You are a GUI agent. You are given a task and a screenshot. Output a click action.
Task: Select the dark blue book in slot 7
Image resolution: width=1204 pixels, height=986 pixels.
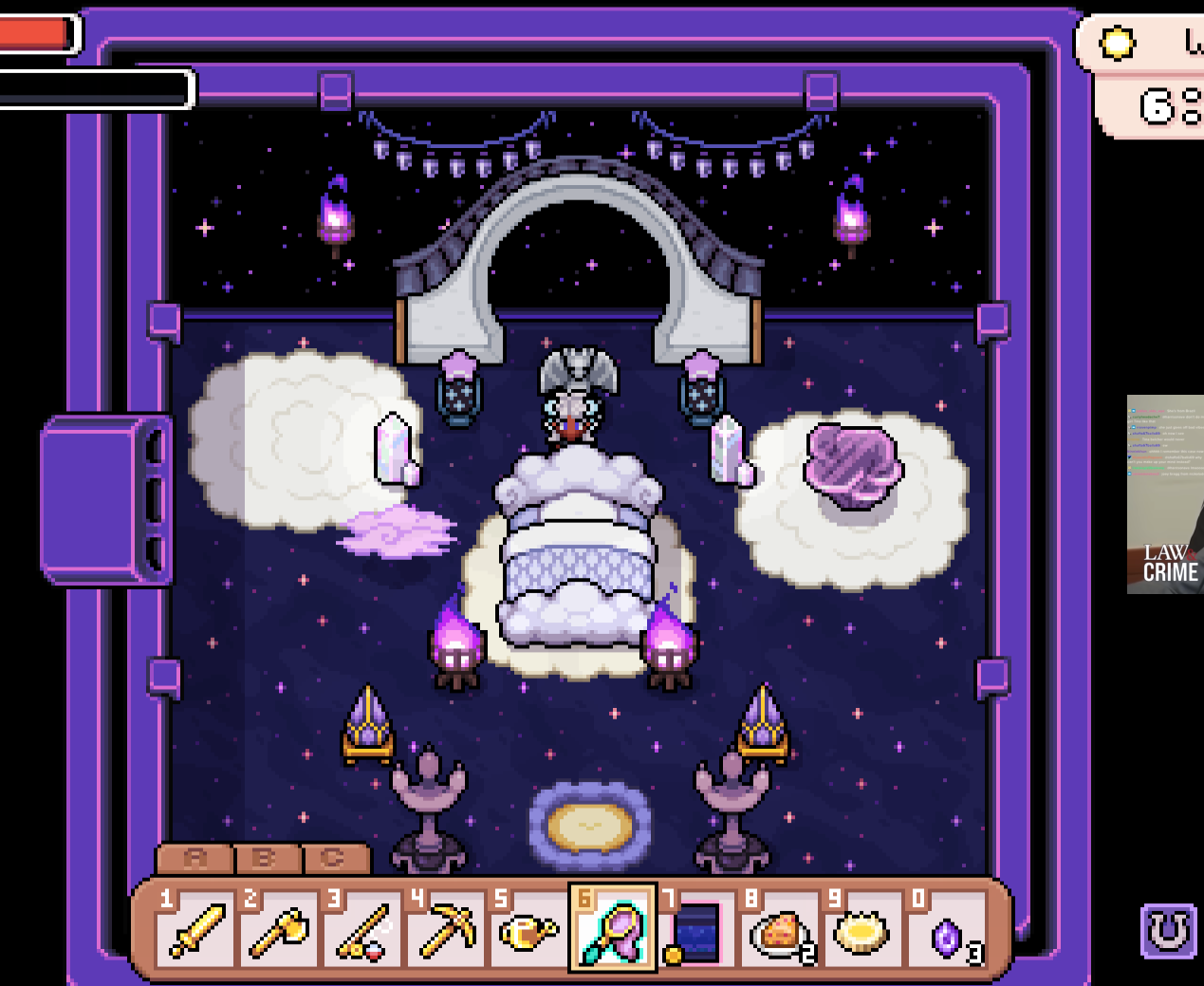click(x=696, y=929)
